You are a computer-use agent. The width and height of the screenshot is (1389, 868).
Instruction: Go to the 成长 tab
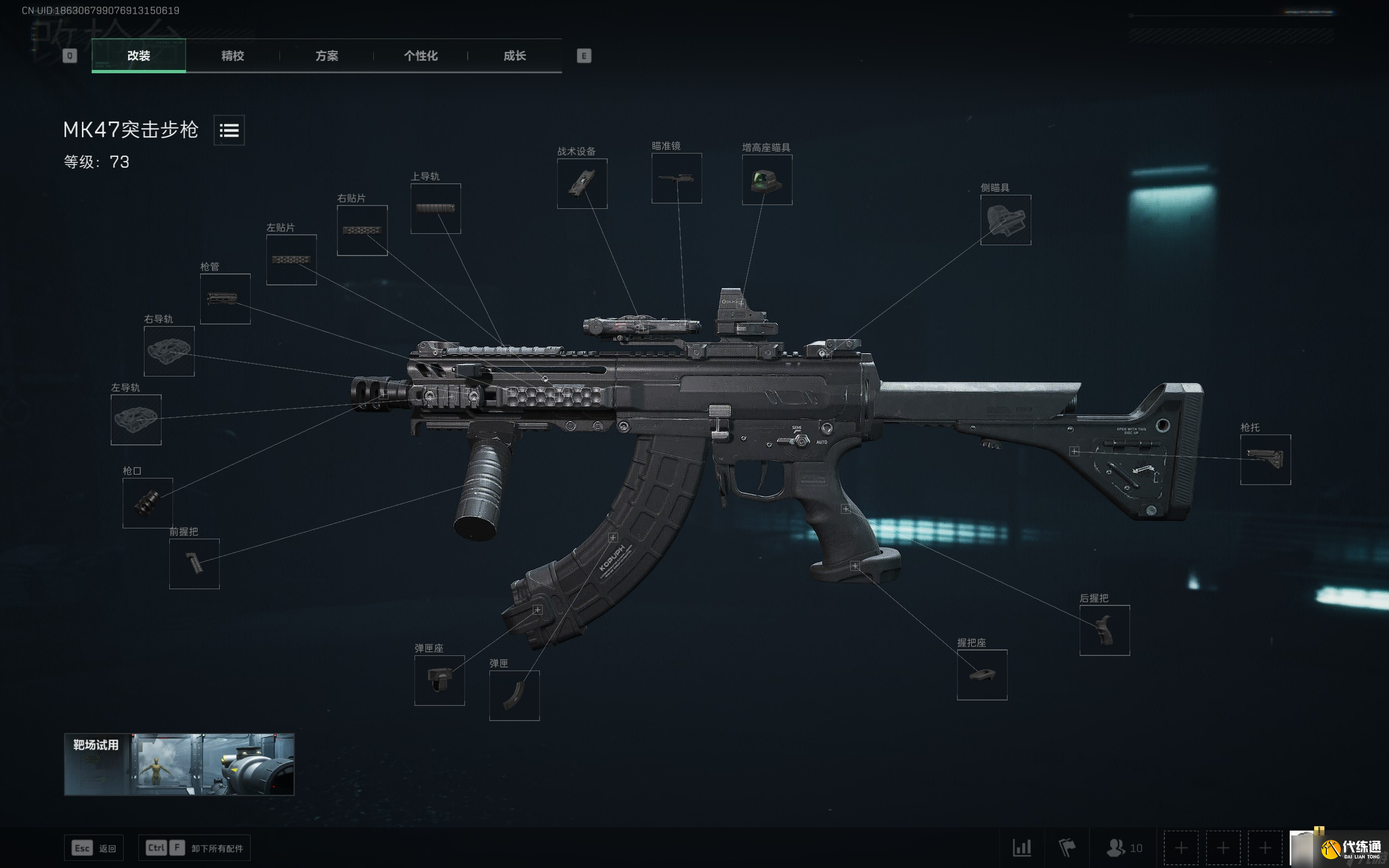tap(514, 56)
